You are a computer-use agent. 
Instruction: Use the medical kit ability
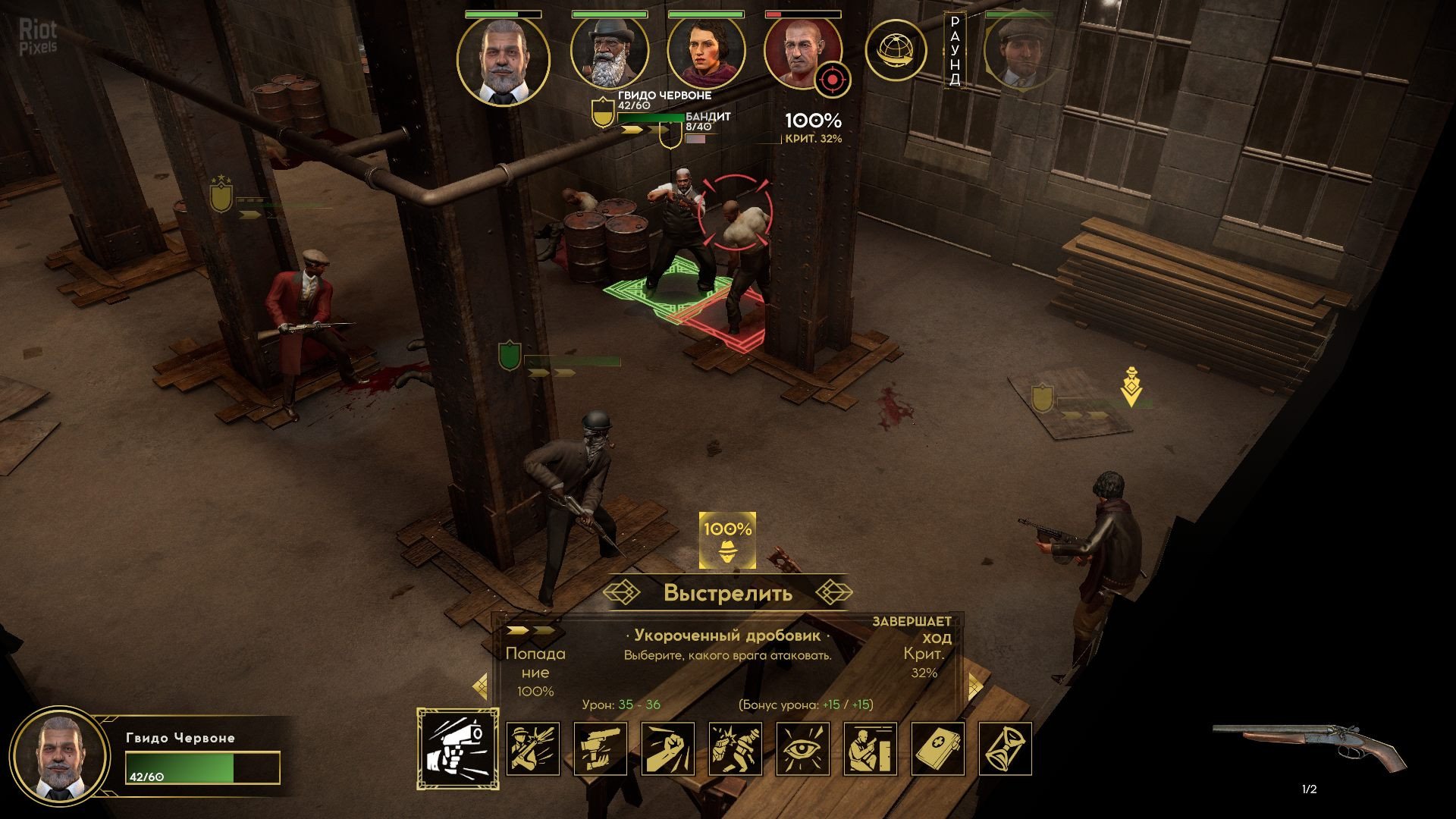pos(937,748)
